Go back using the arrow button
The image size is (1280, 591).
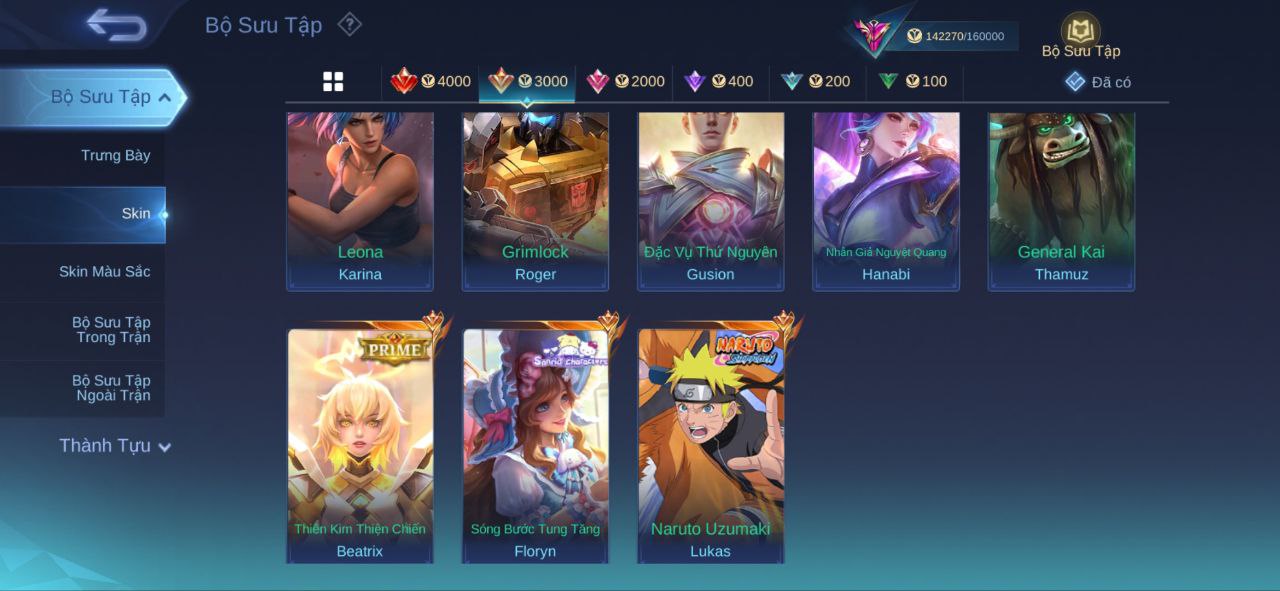(x=116, y=25)
